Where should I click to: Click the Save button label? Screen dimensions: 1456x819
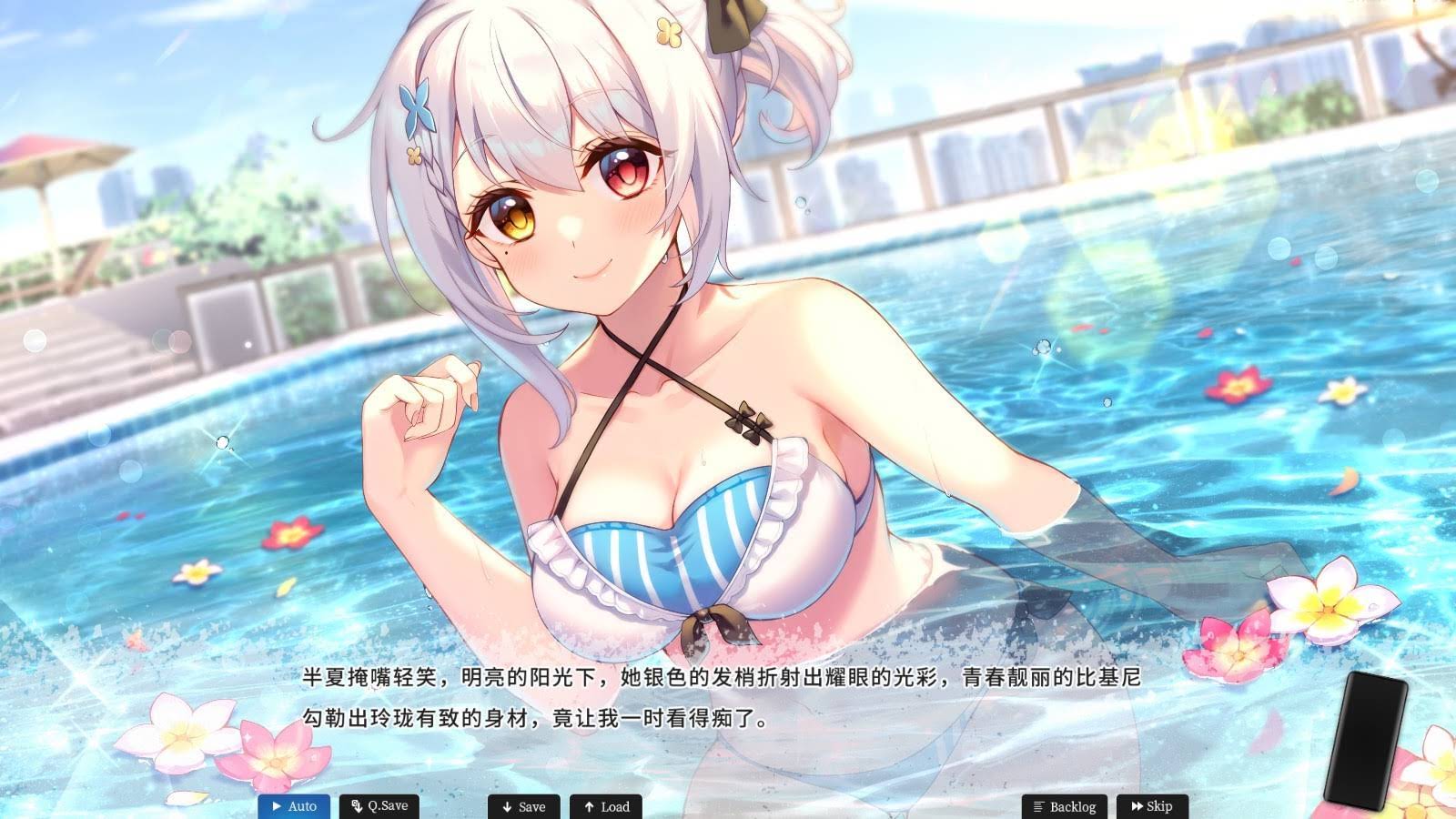coord(528,806)
